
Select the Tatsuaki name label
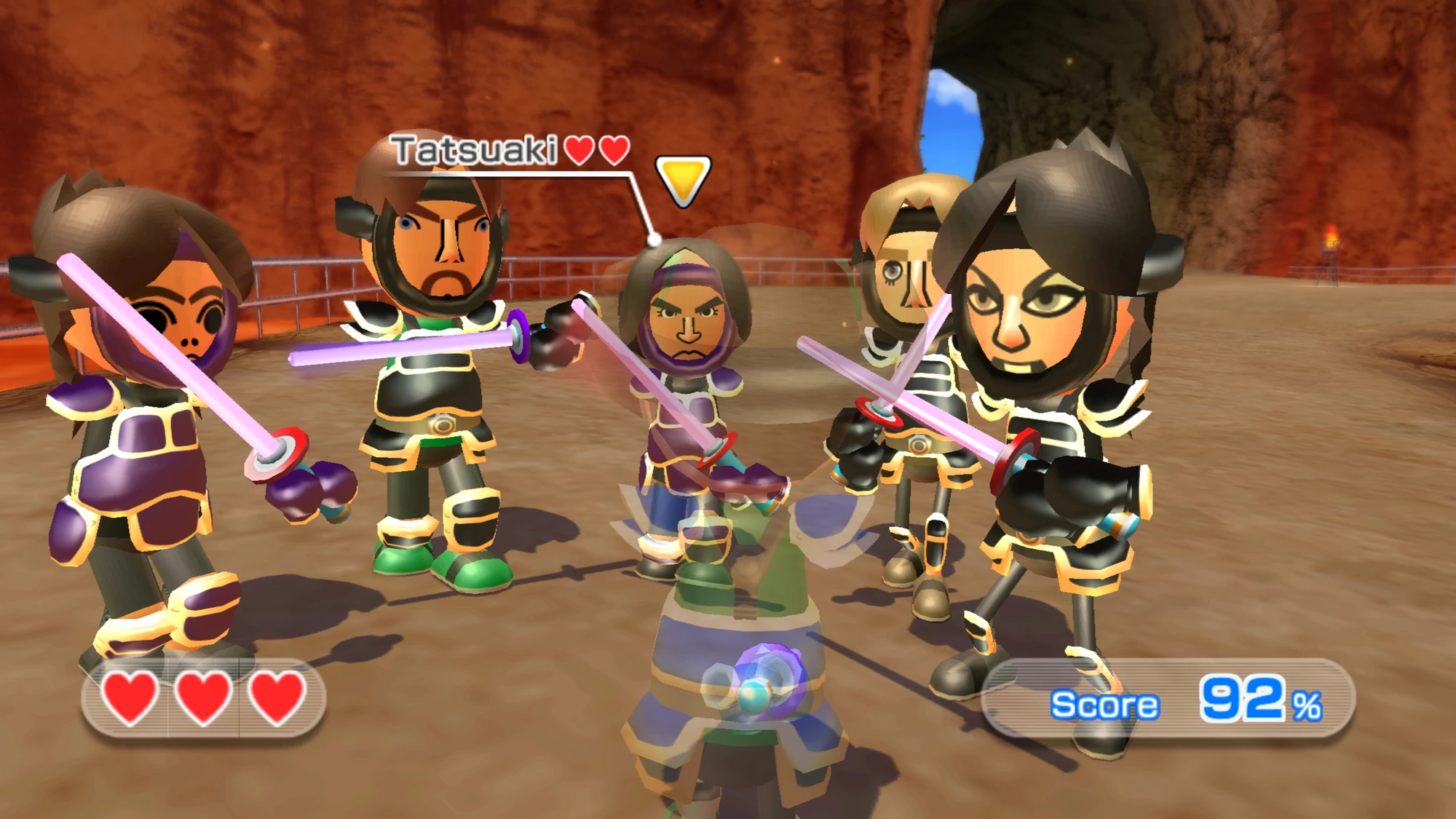[474, 151]
